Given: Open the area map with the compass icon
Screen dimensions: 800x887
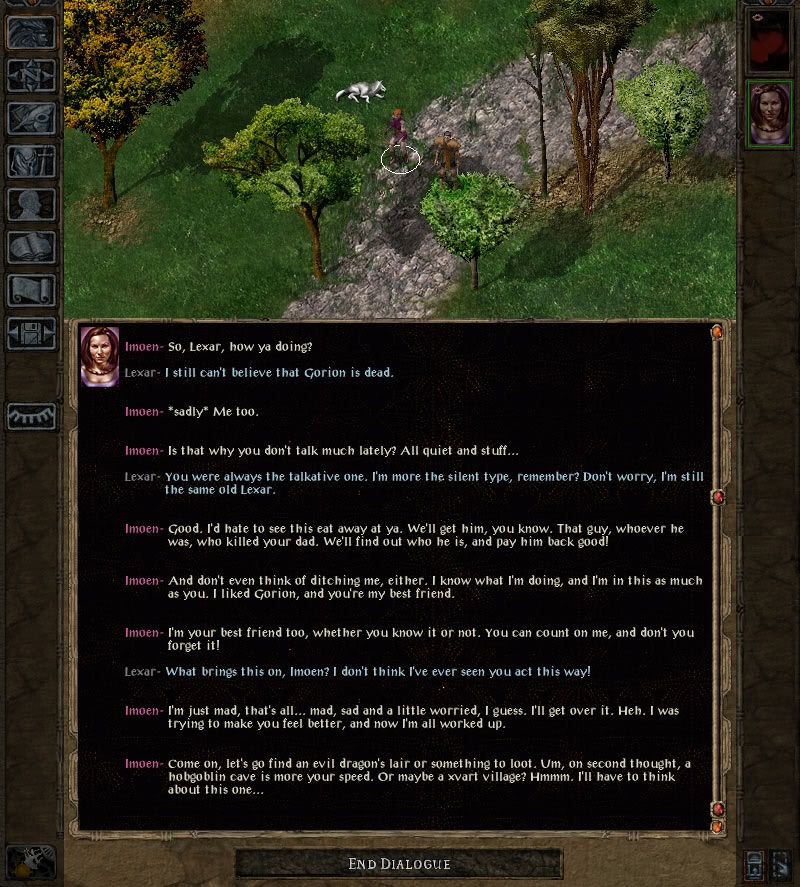Looking at the screenshot, I should coord(31,75).
